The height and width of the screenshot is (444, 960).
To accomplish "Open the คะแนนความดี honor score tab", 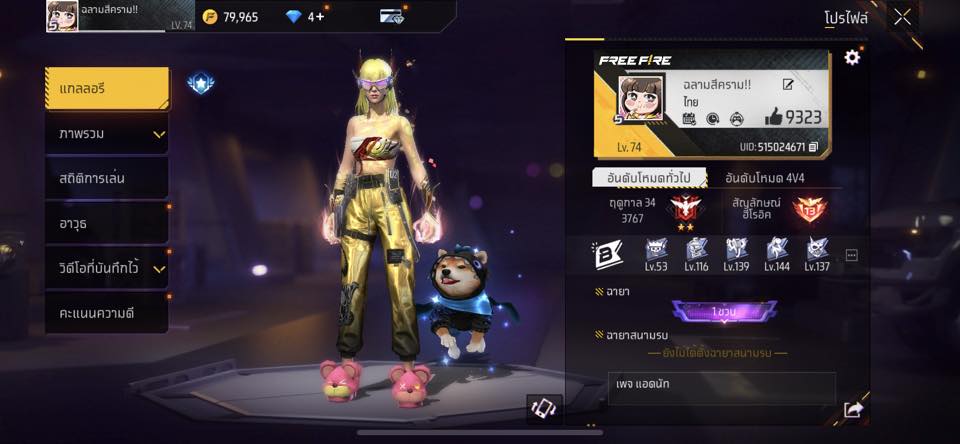I will click(106, 312).
